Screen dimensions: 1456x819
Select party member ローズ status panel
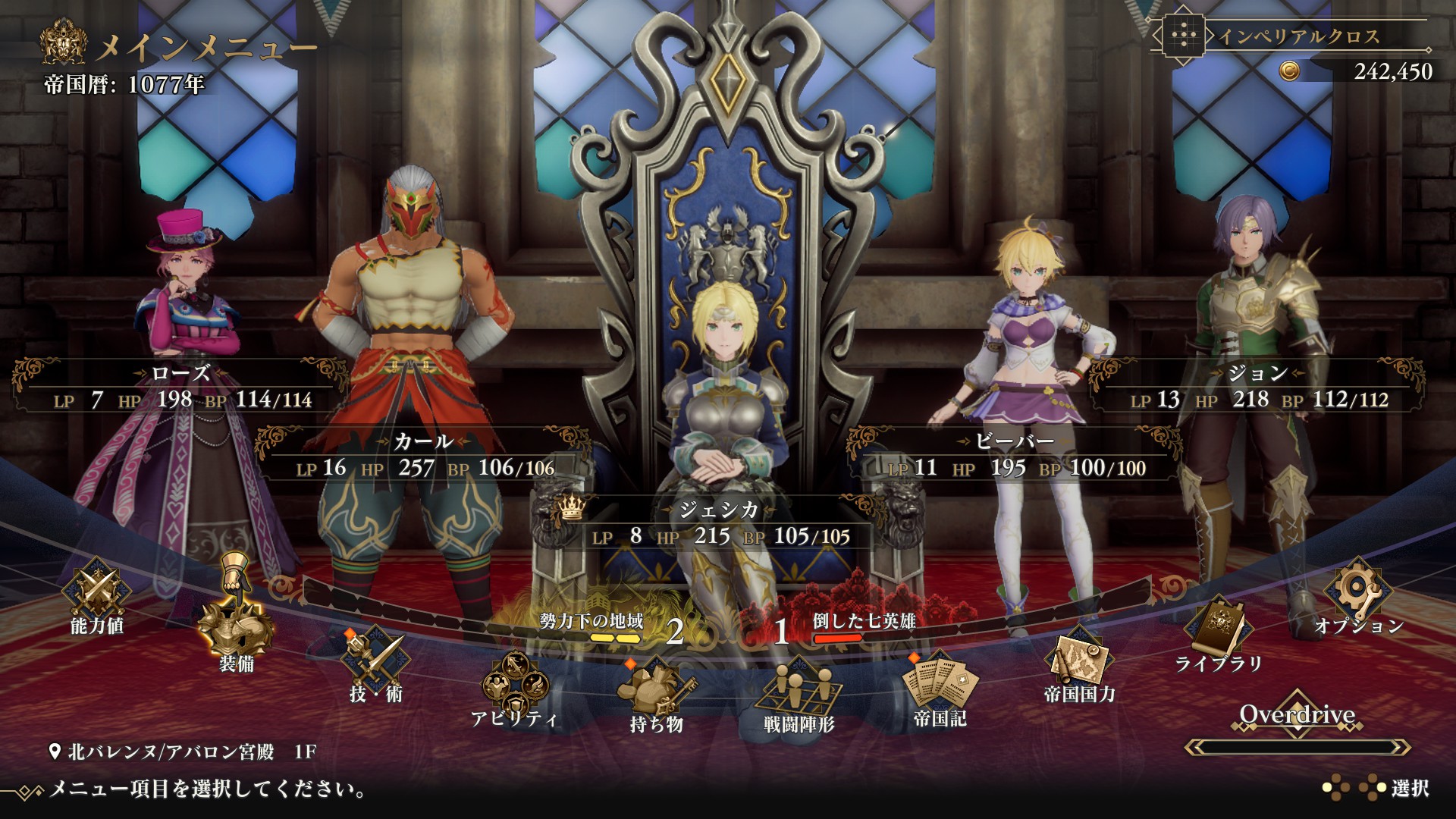[182, 388]
